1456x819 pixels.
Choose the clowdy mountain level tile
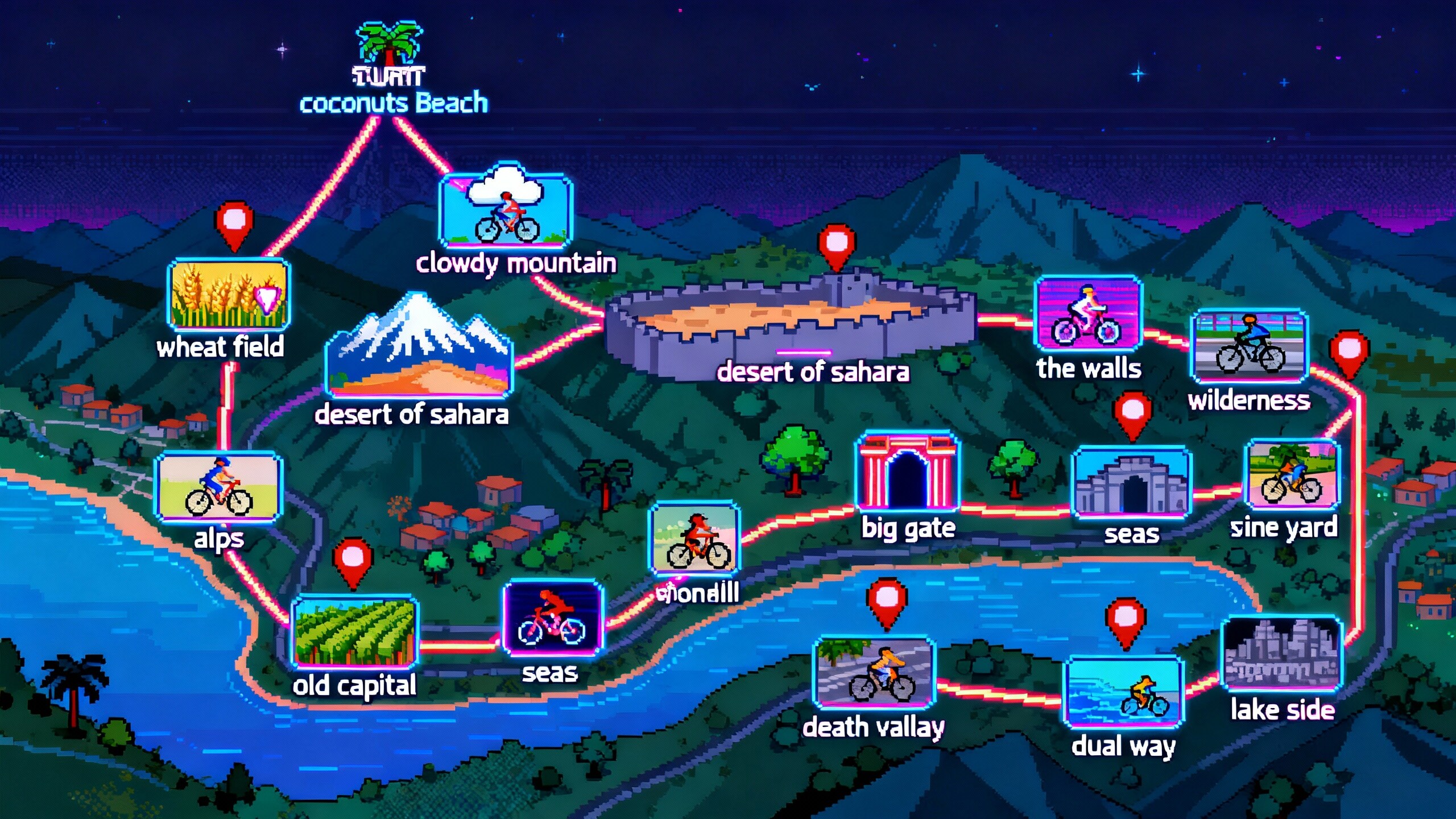[506, 212]
